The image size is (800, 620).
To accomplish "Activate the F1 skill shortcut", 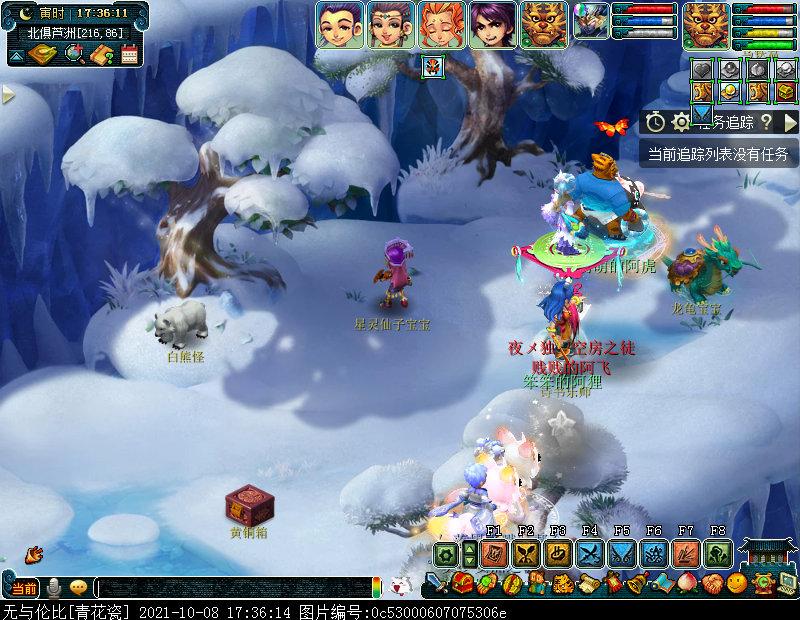I will click(x=493, y=554).
